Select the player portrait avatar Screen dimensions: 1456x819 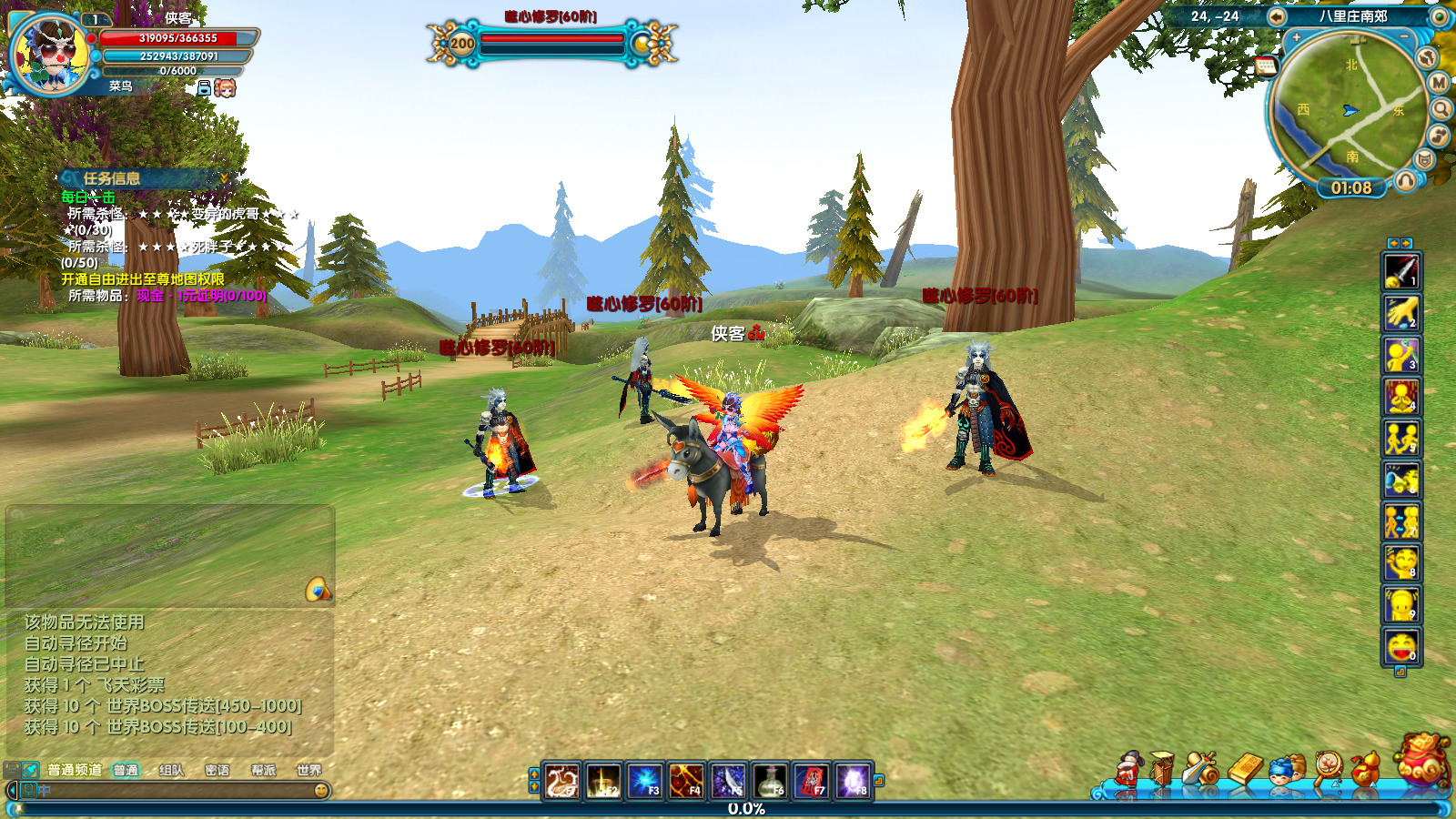pyautogui.click(x=48, y=55)
